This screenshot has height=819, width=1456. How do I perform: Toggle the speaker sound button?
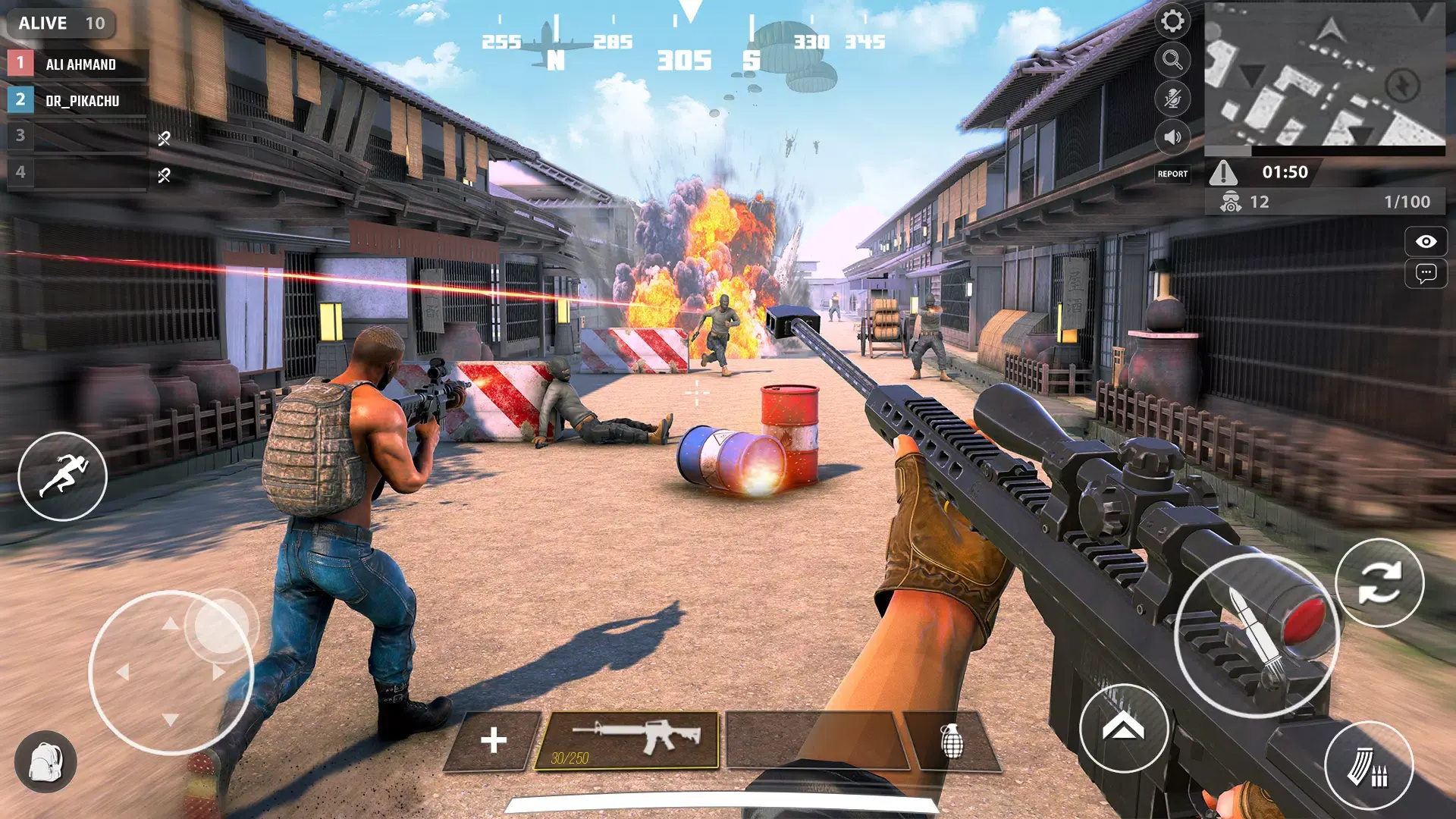coord(1172,137)
